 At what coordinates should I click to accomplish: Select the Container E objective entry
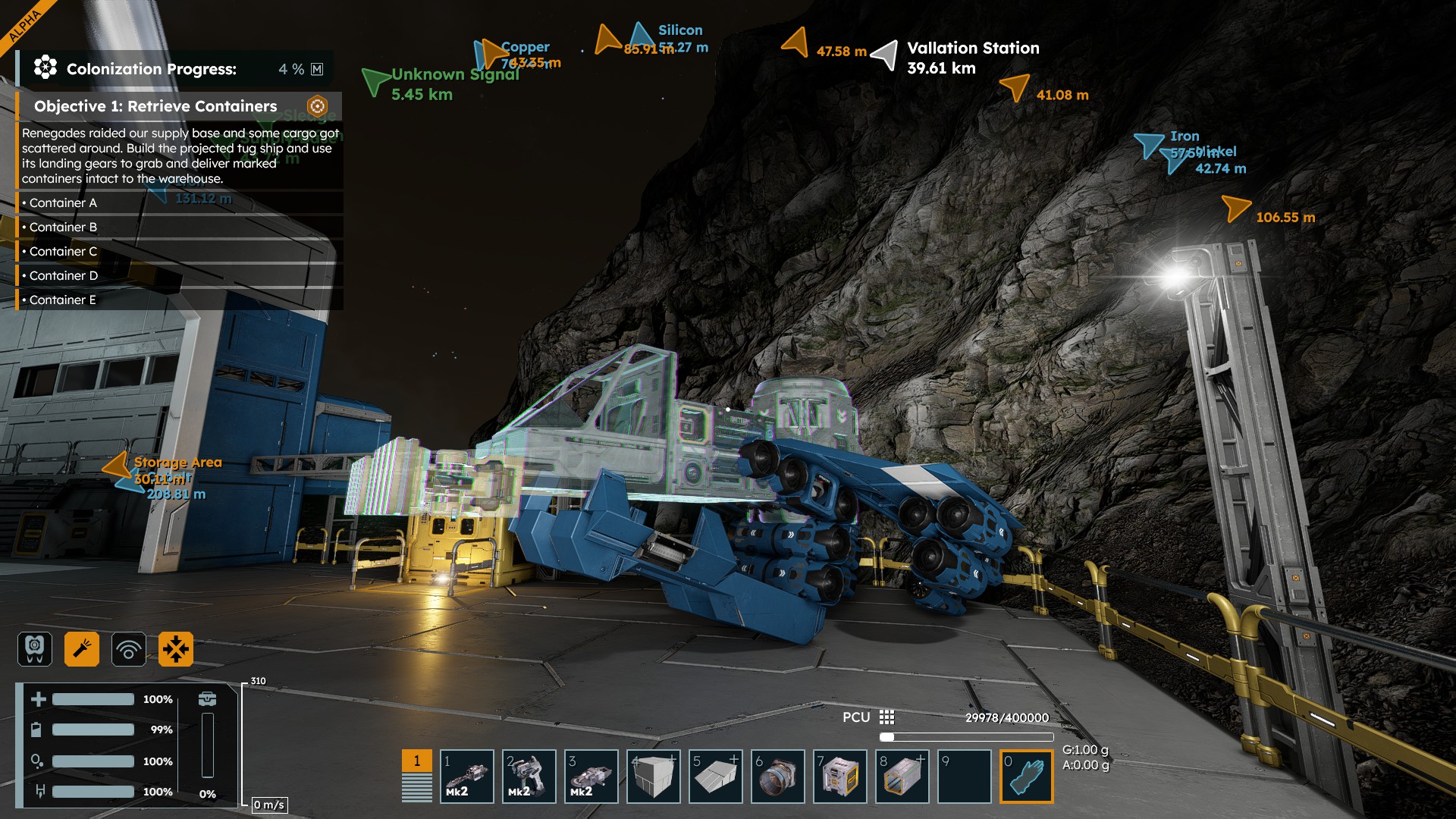pyautogui.click(x=63, y=300)
